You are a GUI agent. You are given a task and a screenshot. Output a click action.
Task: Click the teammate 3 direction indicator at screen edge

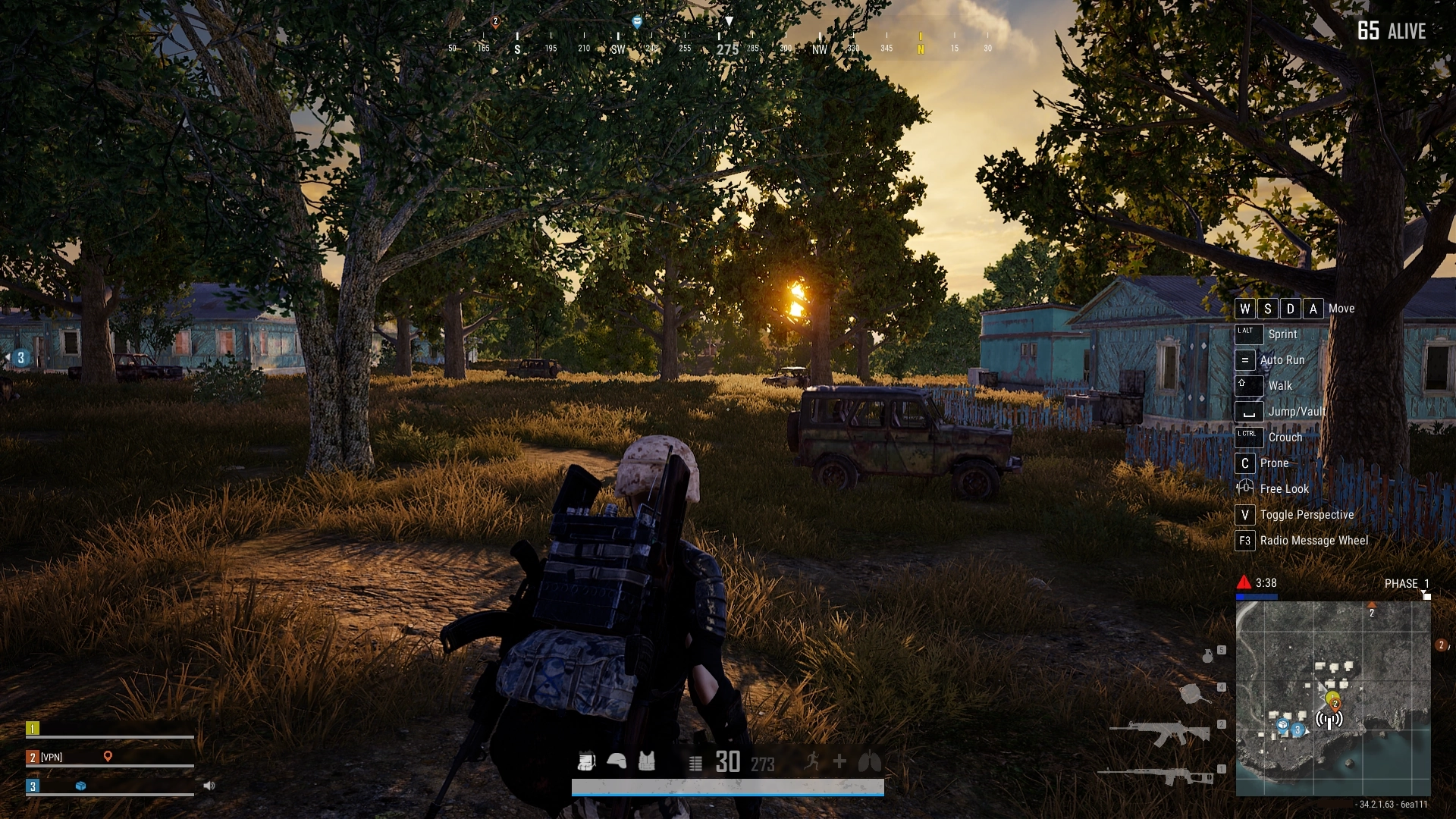(20, 358)
